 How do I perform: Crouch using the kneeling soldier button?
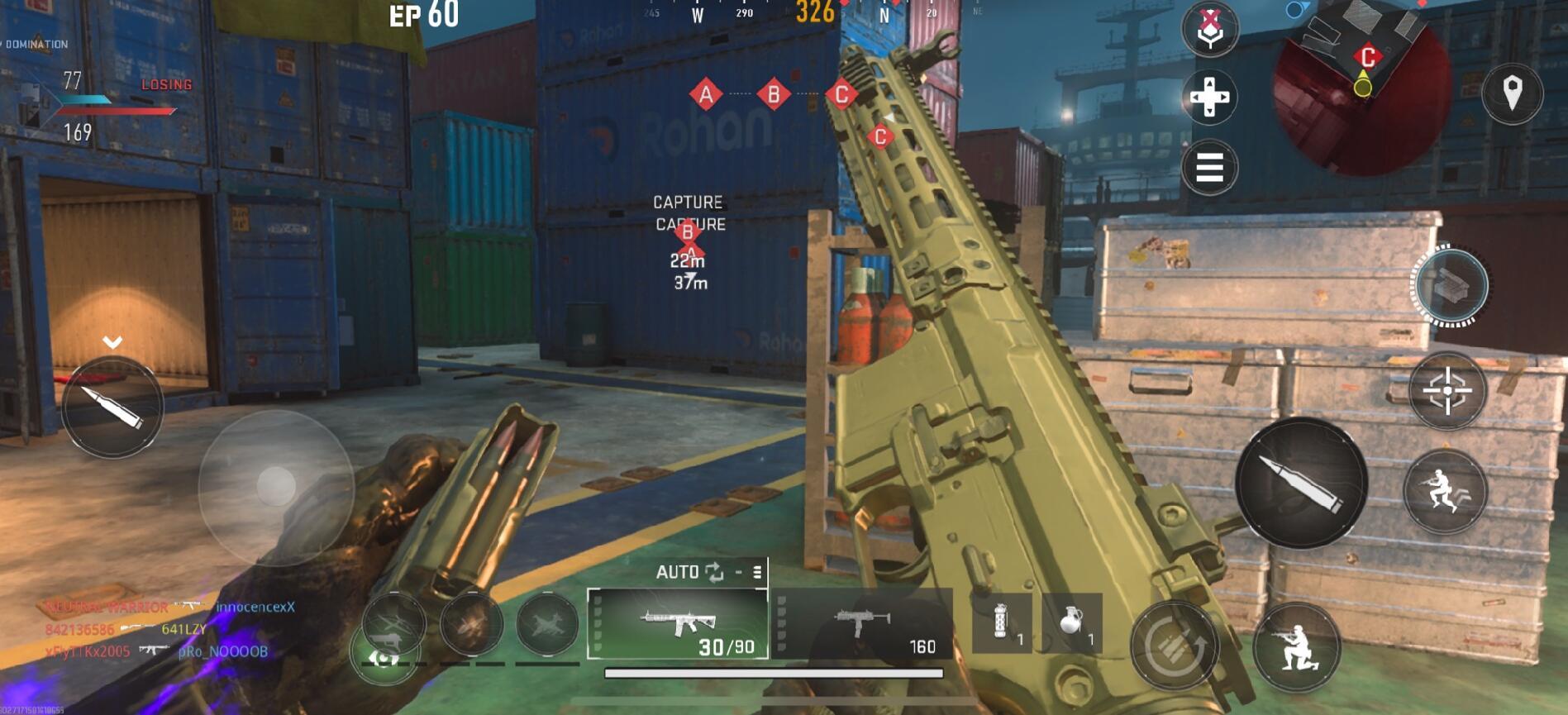click(x=1296, y=647)
